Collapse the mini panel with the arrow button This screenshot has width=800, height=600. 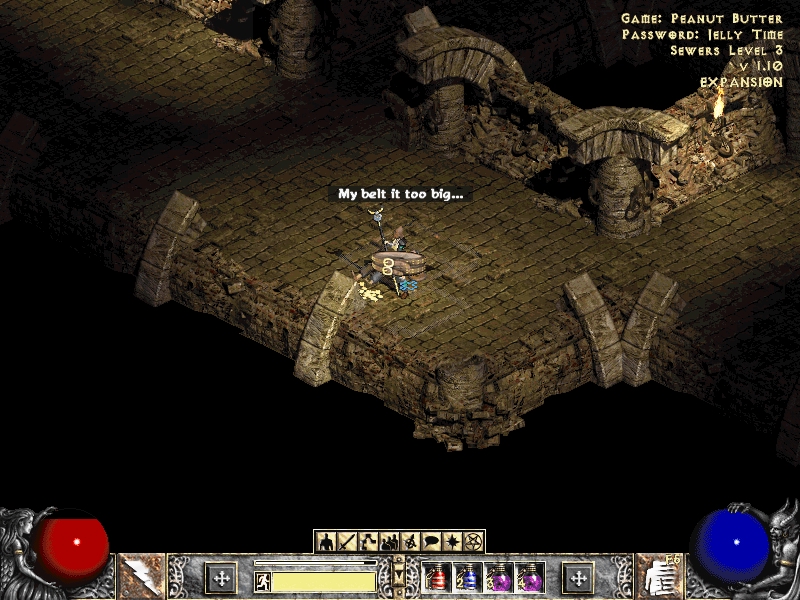coord(400,571)
